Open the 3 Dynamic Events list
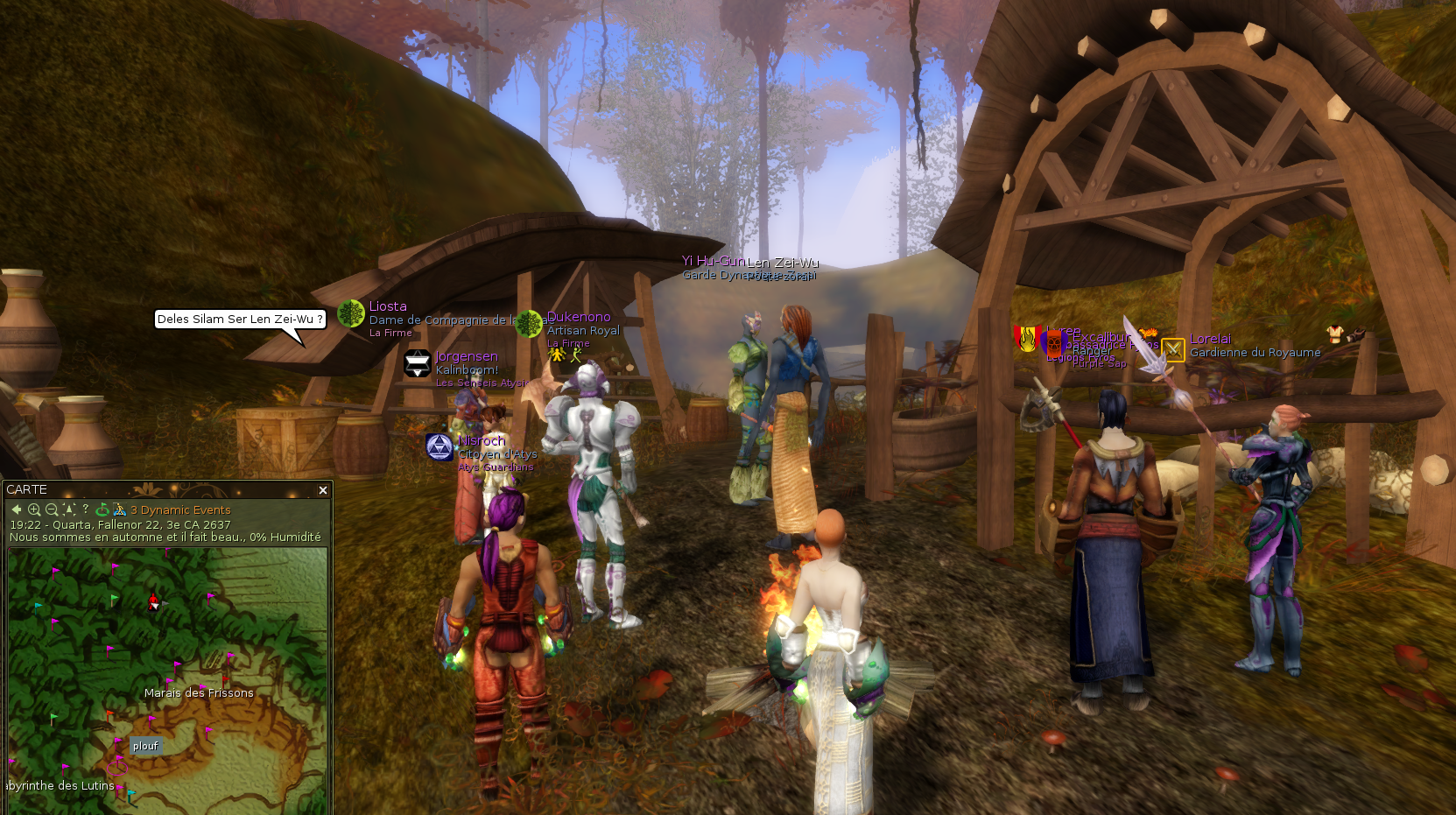 (x=180, y=509)
